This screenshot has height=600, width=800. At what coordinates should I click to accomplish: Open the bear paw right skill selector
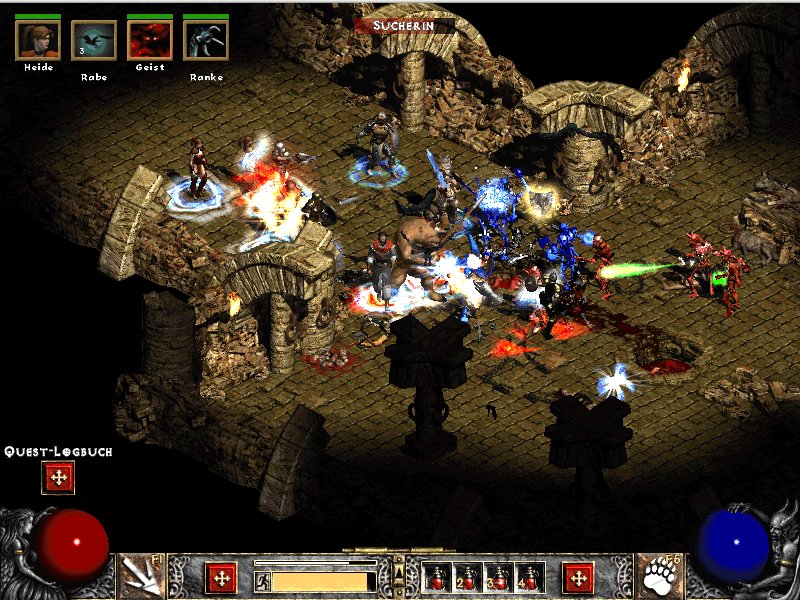tap(659, 577)
